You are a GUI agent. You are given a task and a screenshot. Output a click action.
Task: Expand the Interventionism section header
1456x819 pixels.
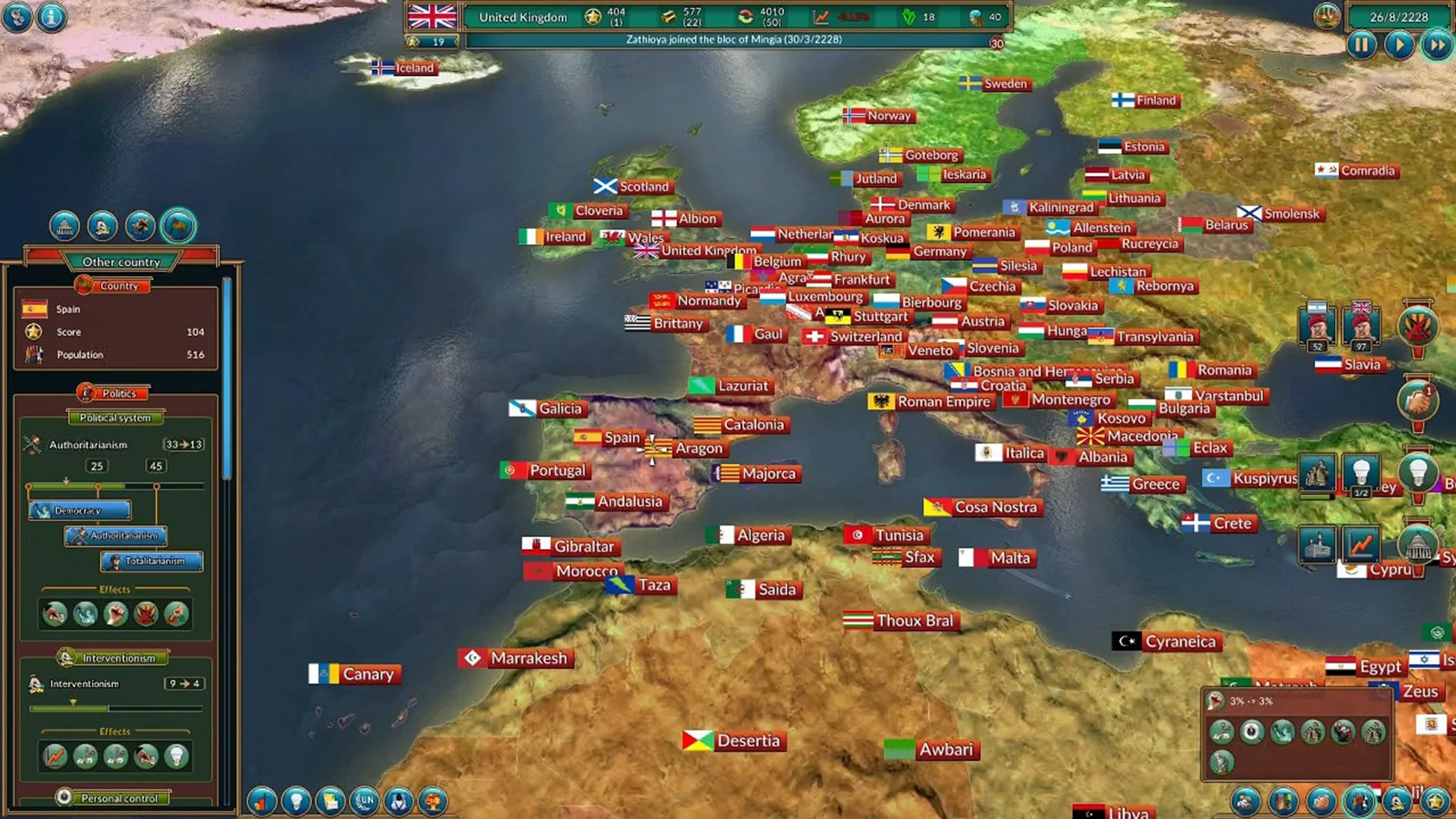click(x=114, y=657)
